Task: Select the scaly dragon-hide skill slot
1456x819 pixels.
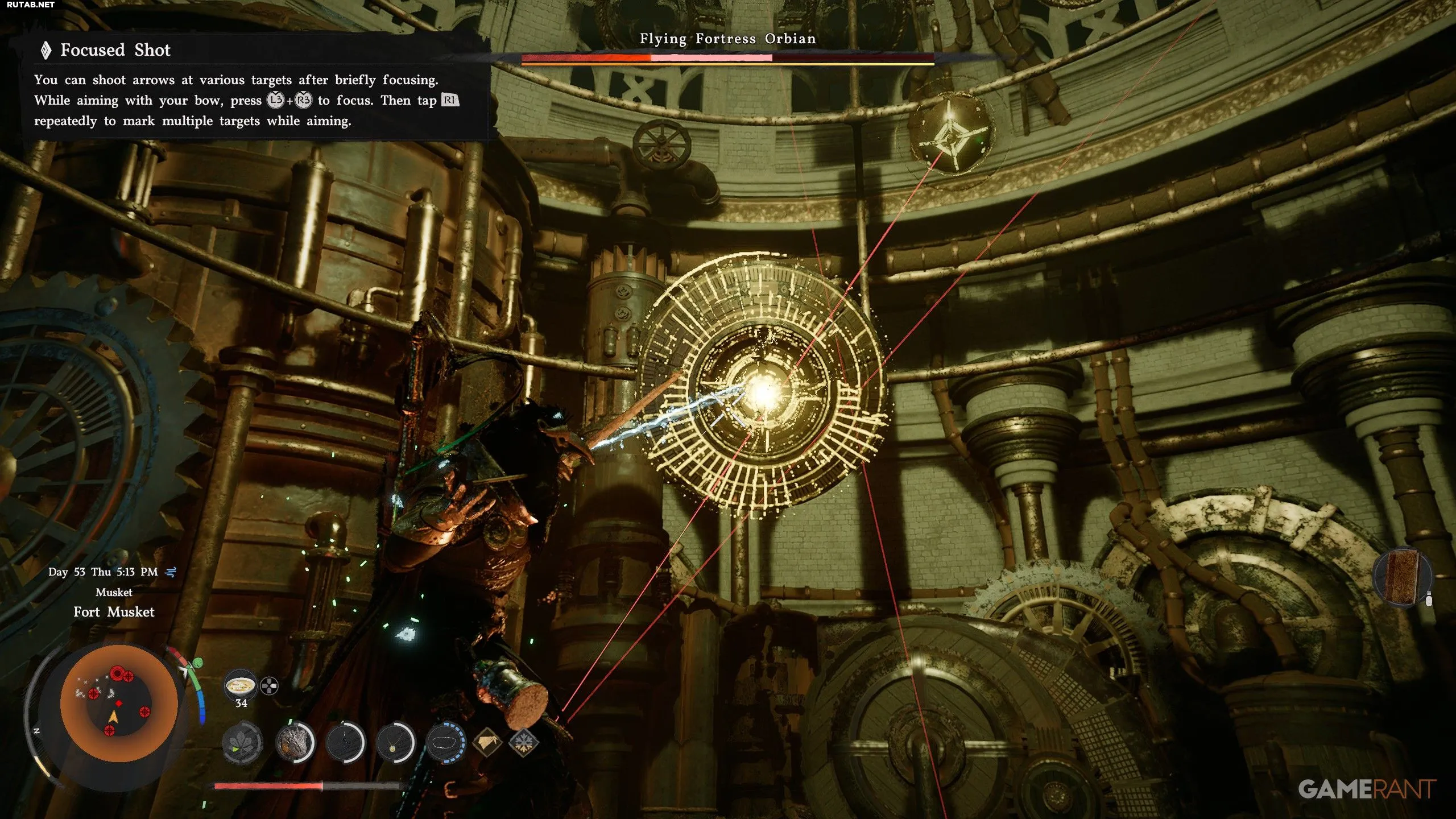Action: tap(295, 743)
